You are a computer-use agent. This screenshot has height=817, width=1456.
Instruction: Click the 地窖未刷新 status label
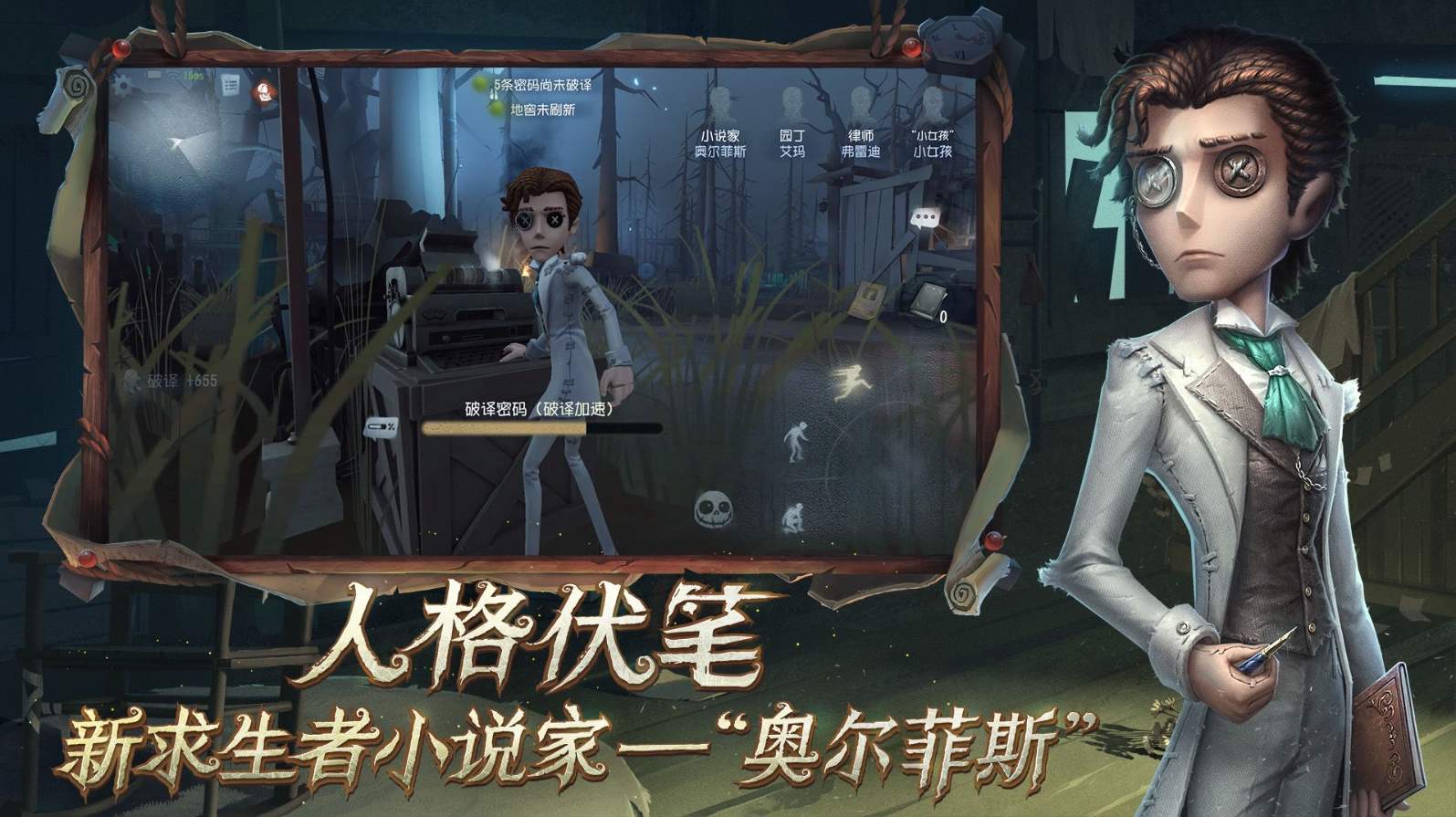(x=541, y=111)
